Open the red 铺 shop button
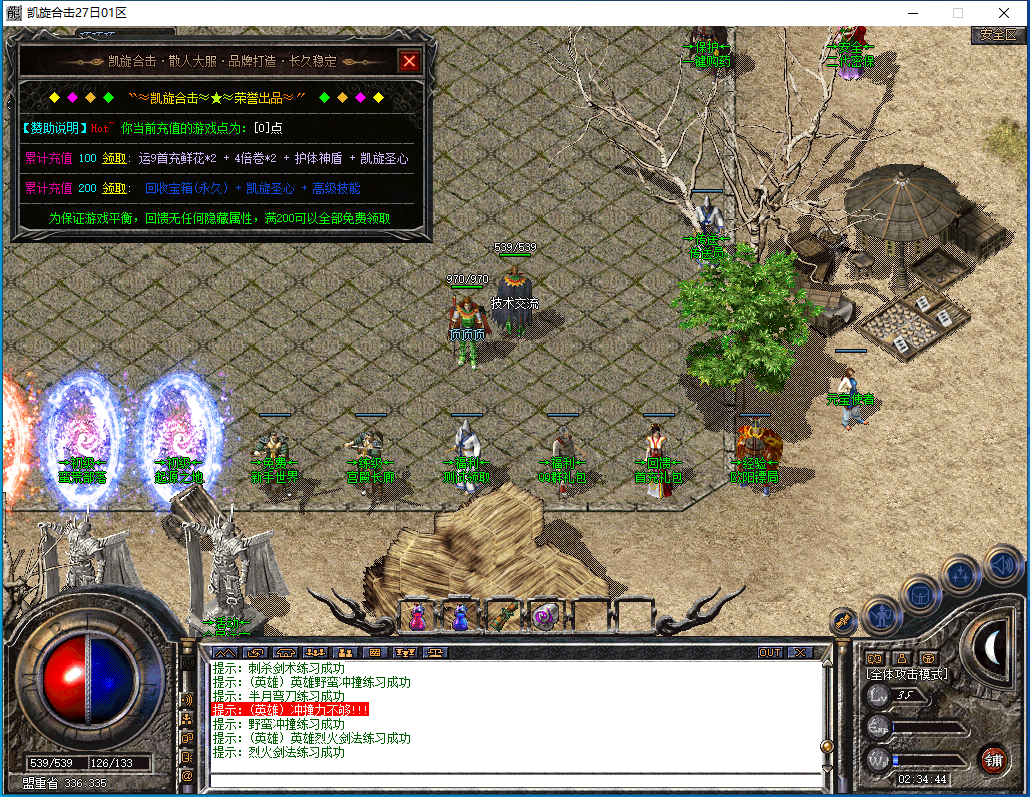1030x797 pixels. (x=993, y=759)
